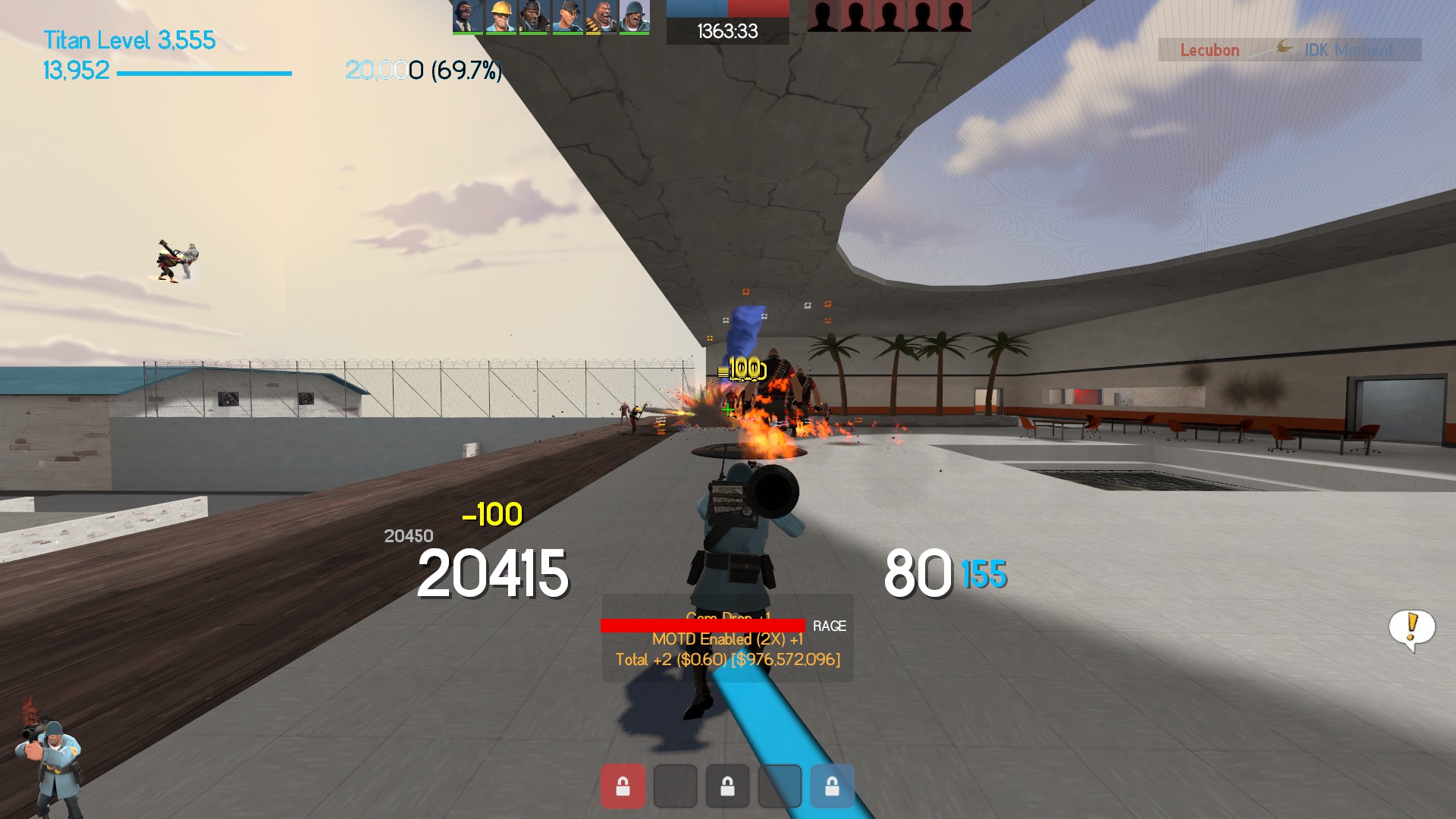Viewport: 1456px width, 819px height.
Task: Click the Demoman teammate portrait
Action: point(535,17)
